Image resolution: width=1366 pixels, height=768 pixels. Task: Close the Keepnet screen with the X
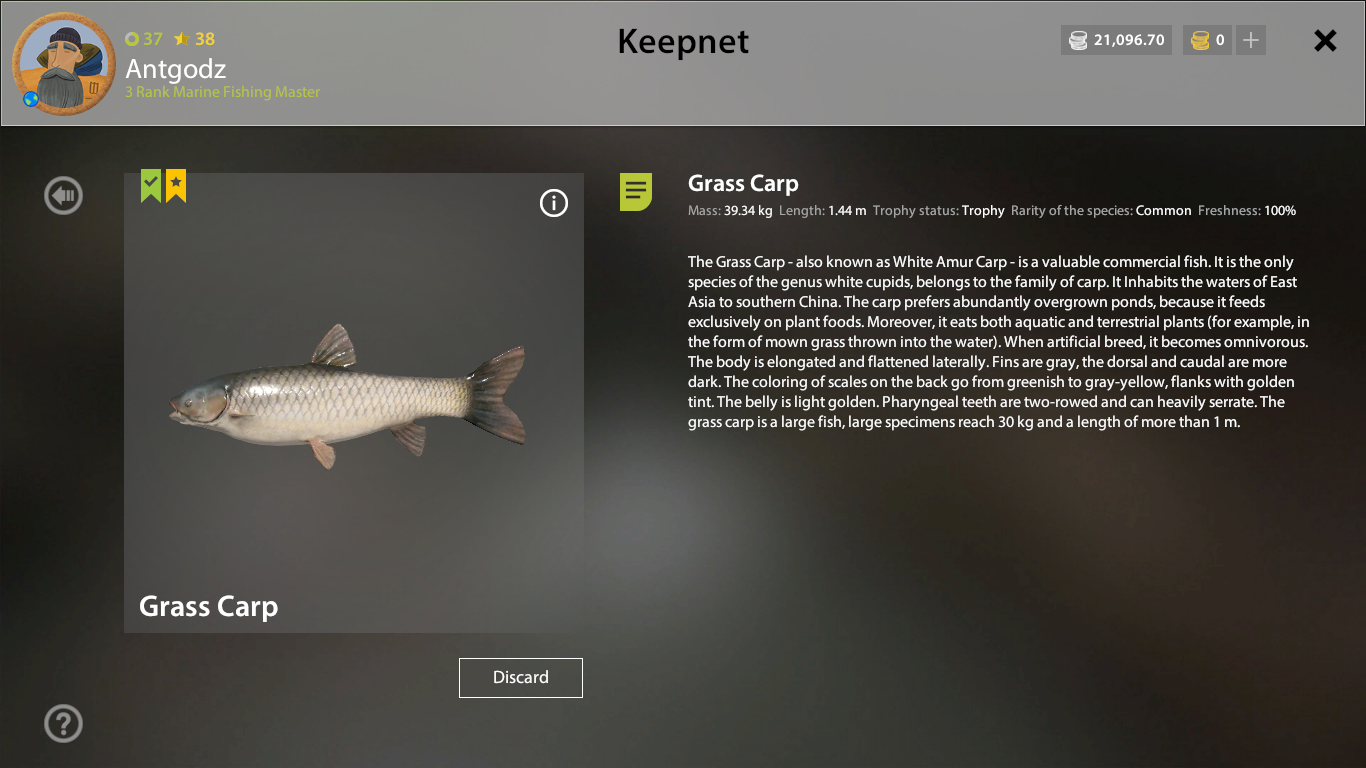(1325, 40)
